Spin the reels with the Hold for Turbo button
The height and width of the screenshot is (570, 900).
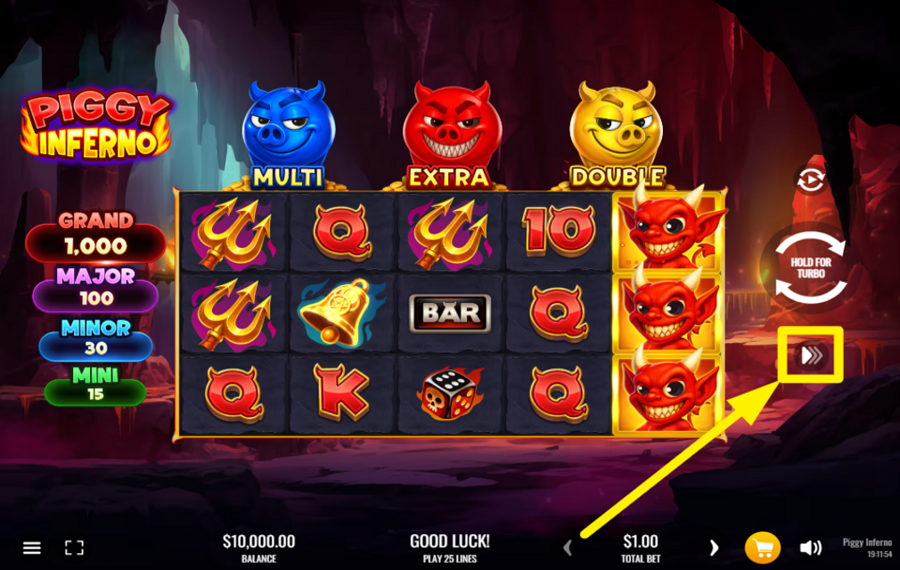(811, 268)
